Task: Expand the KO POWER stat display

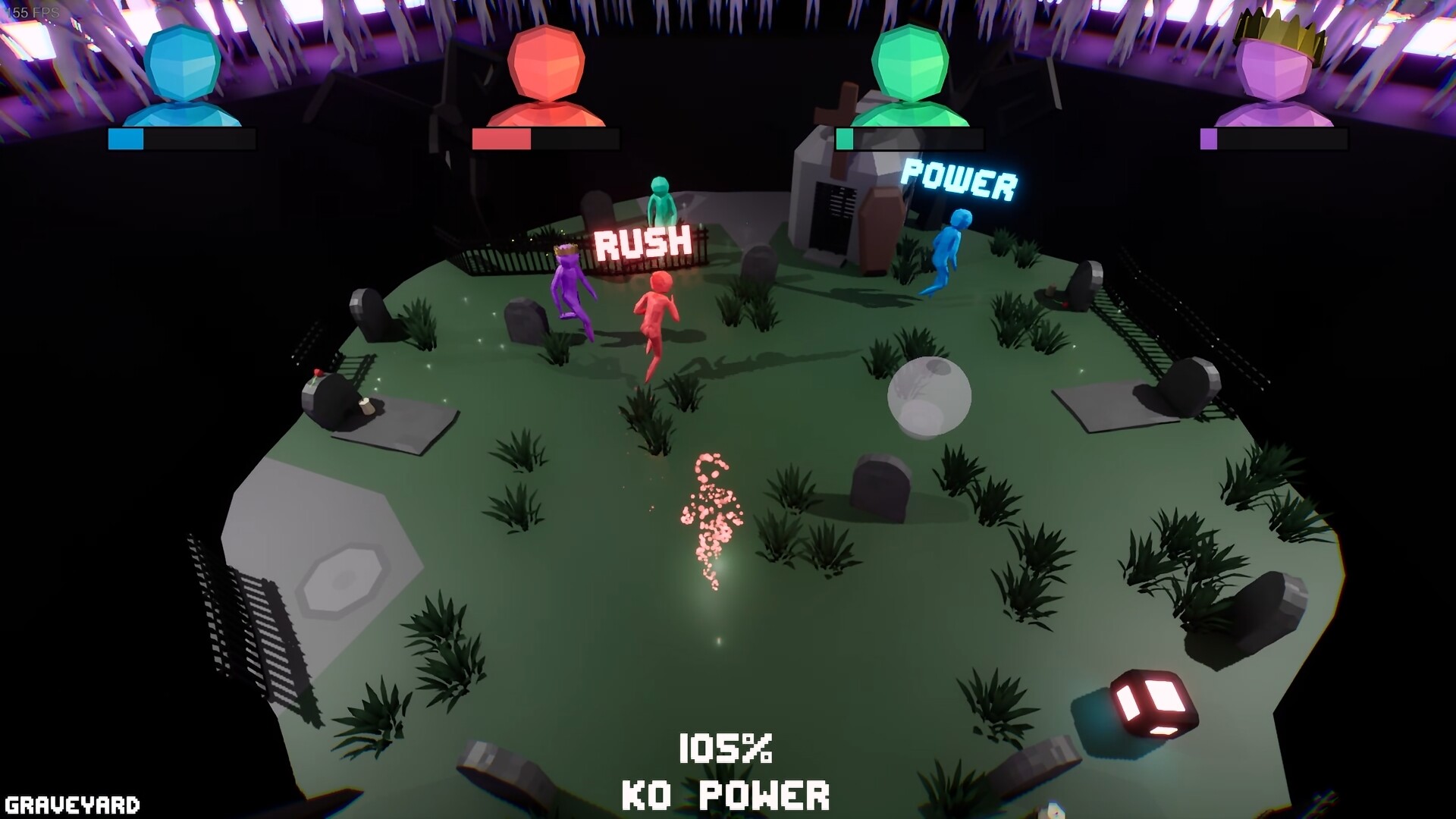Action: [726, 794]
